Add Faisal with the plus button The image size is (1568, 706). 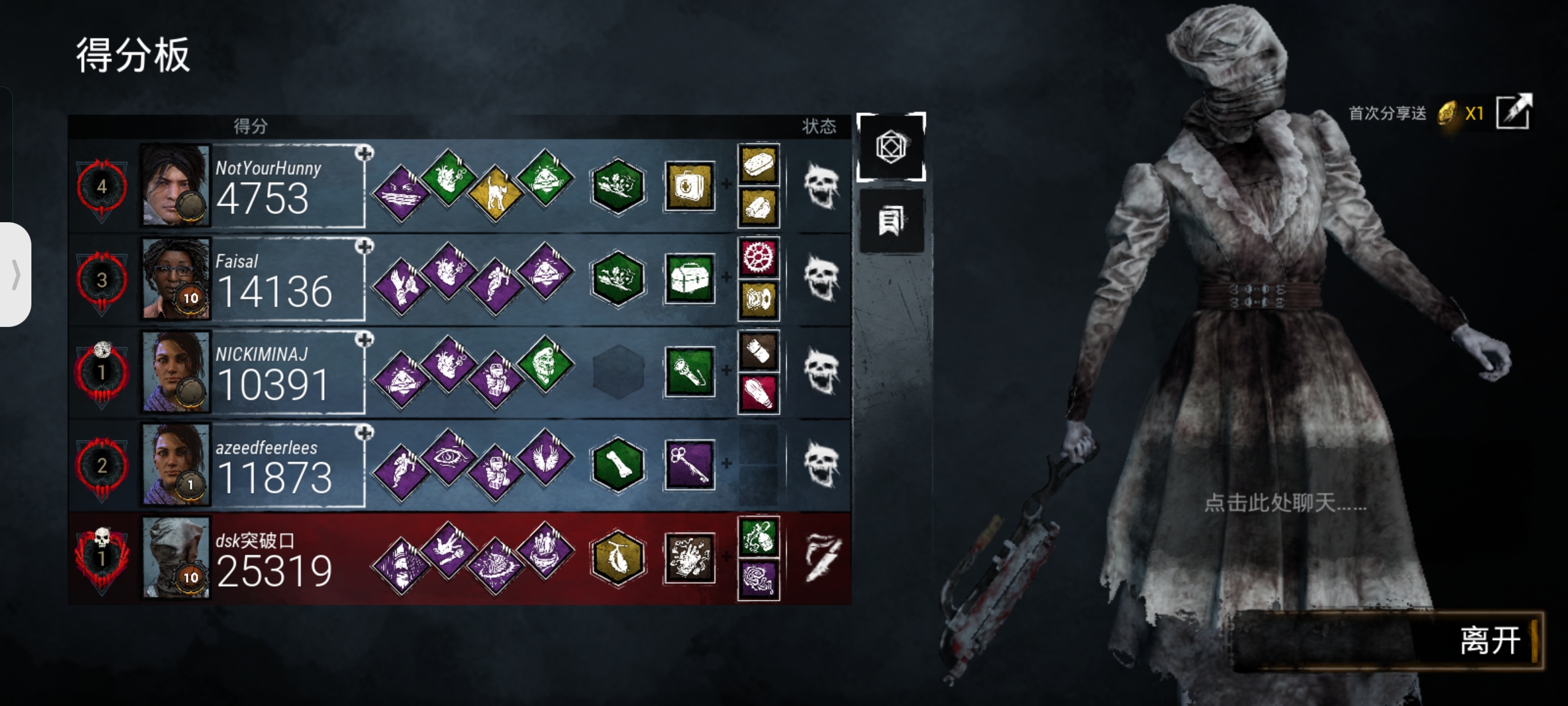(x=365, y=246)
